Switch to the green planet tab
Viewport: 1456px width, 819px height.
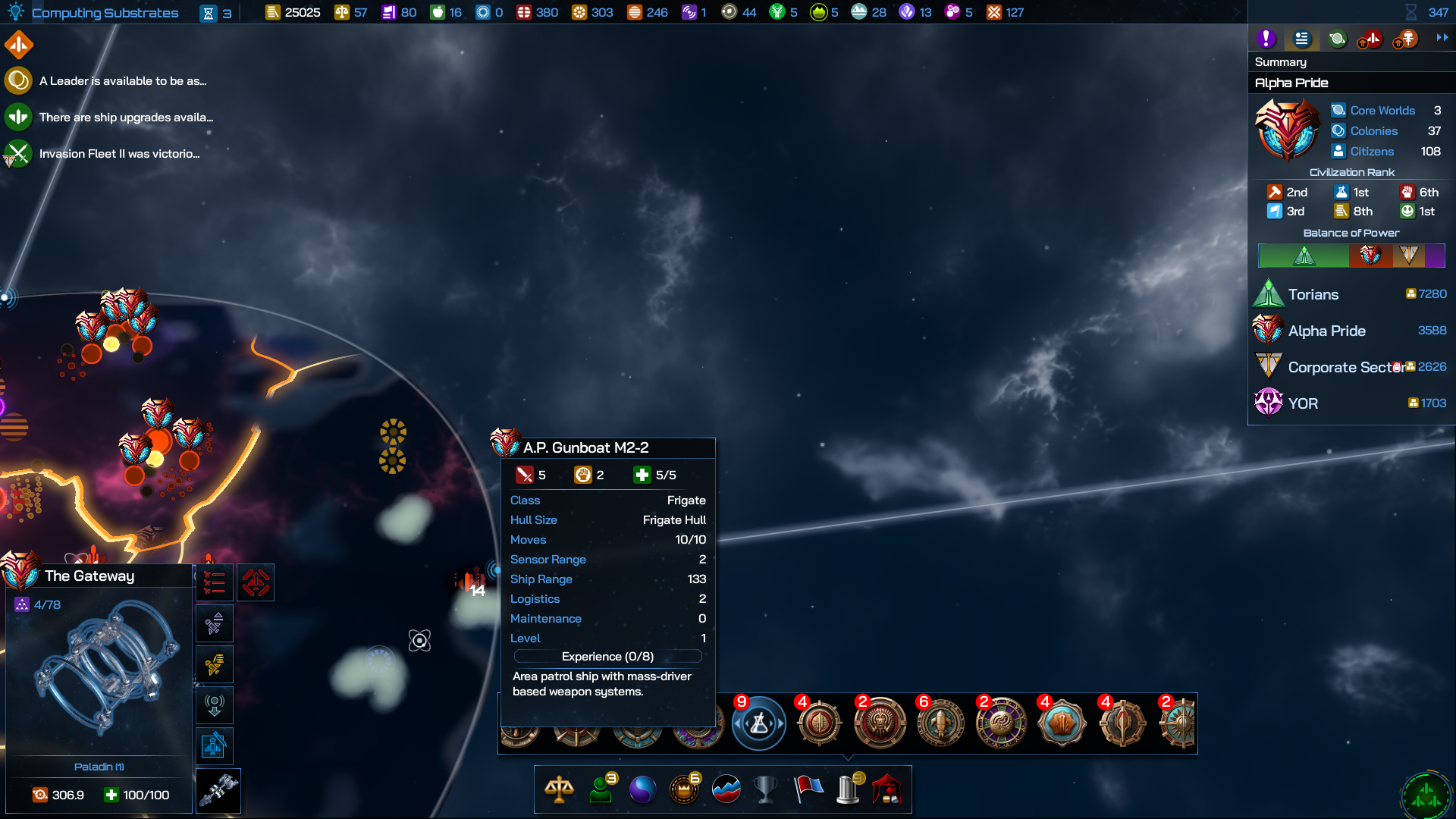tap(1337, 39)
